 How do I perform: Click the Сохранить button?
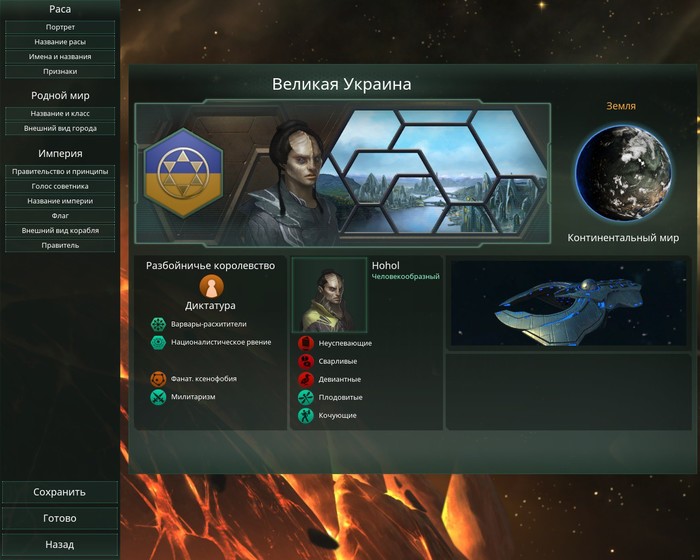[x=60, y=492]
